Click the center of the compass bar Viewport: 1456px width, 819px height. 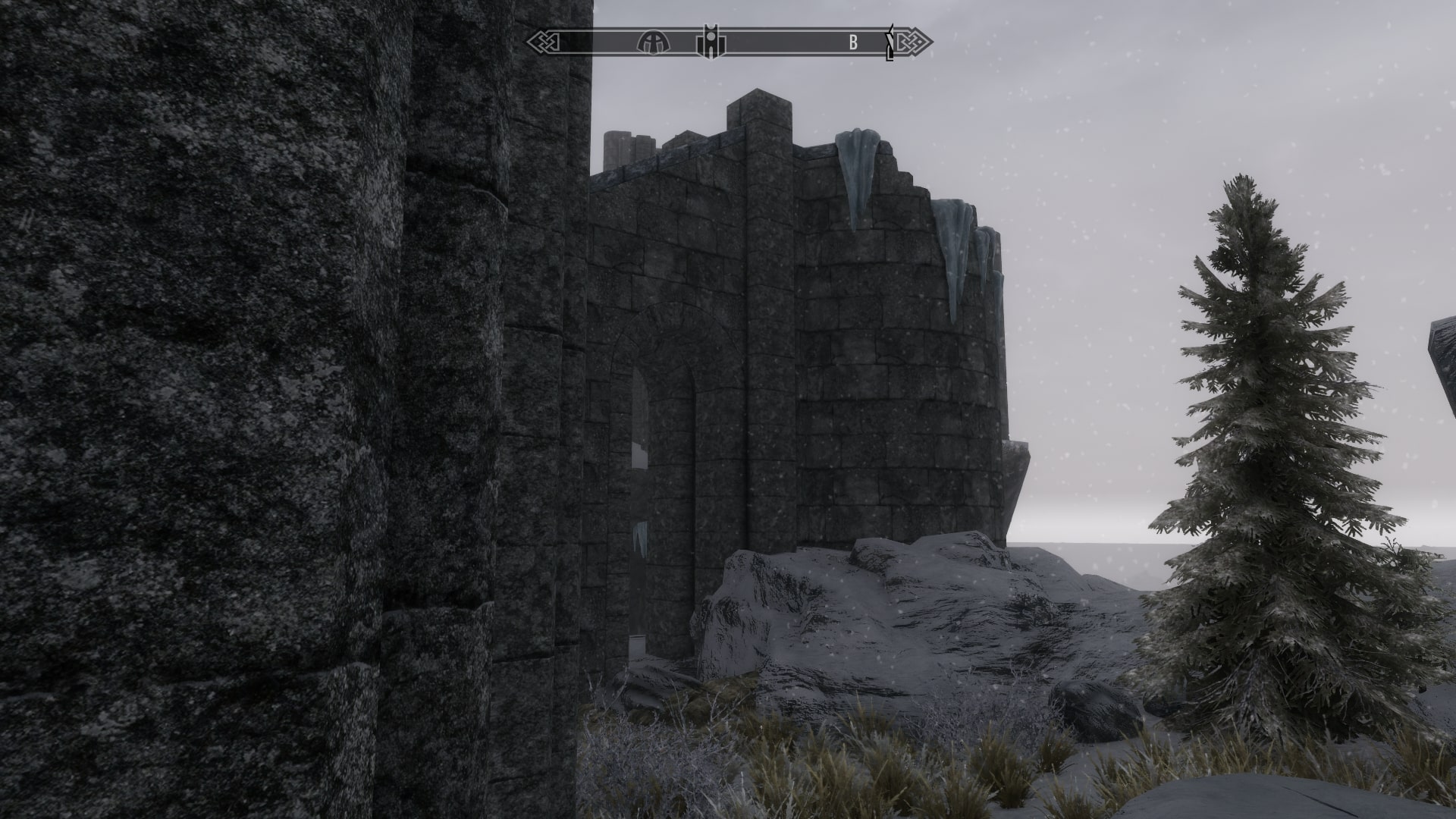728,42
